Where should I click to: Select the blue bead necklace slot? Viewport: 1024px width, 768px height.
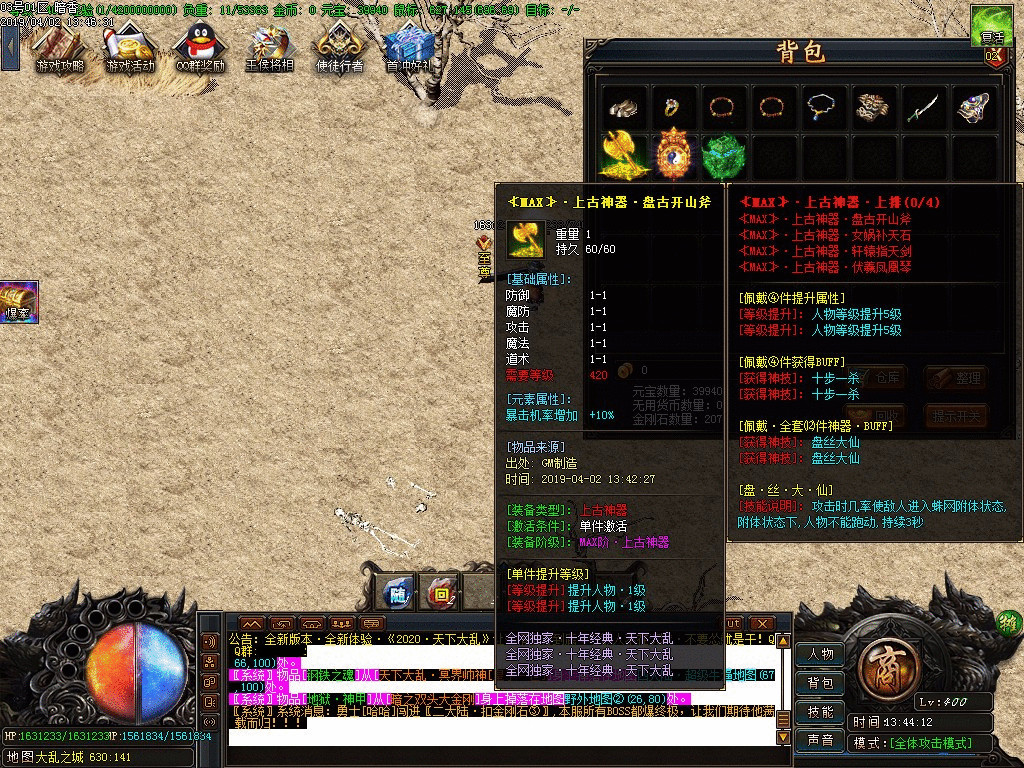pyautogui.click(x=824, y=108)
